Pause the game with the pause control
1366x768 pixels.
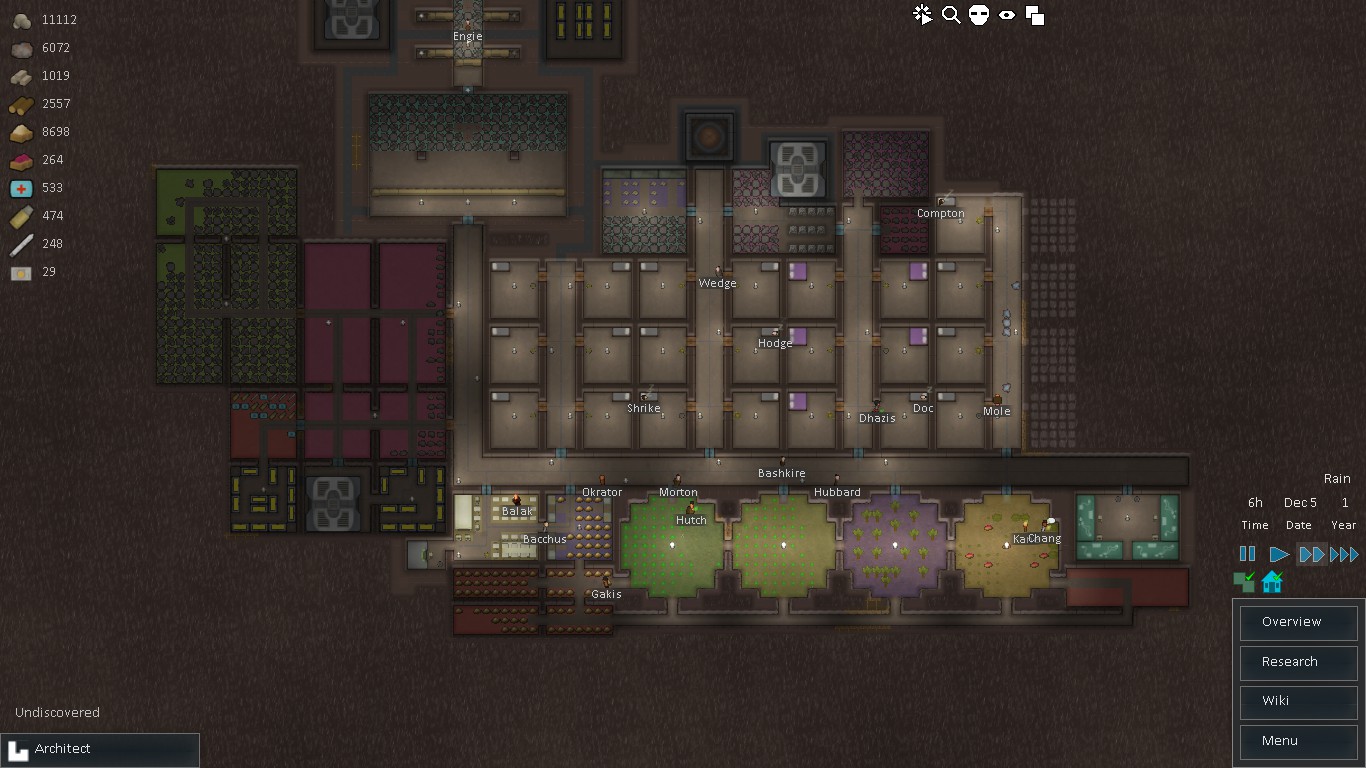click(1247, 553)
